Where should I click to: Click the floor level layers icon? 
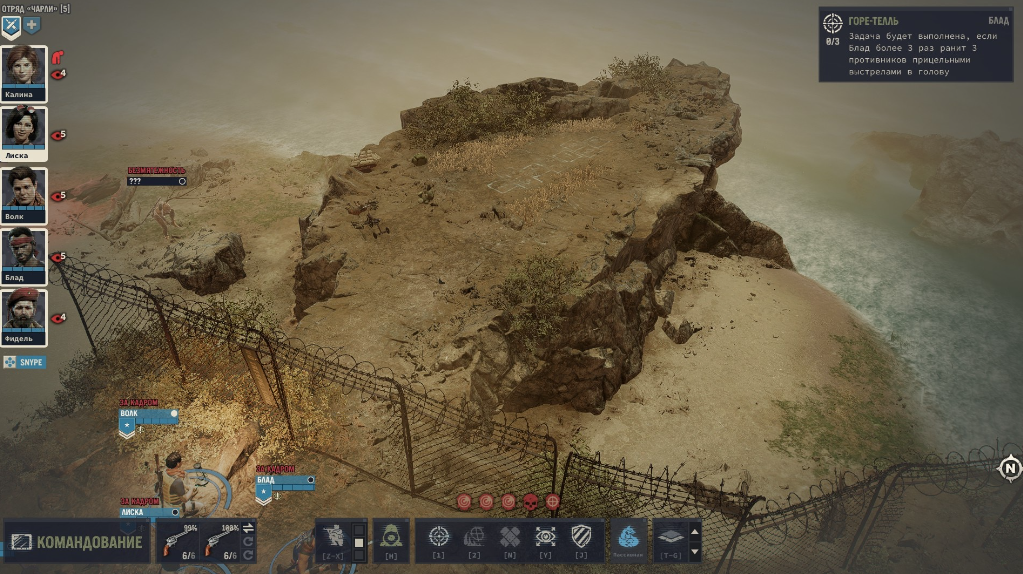(x=669, y=537)
